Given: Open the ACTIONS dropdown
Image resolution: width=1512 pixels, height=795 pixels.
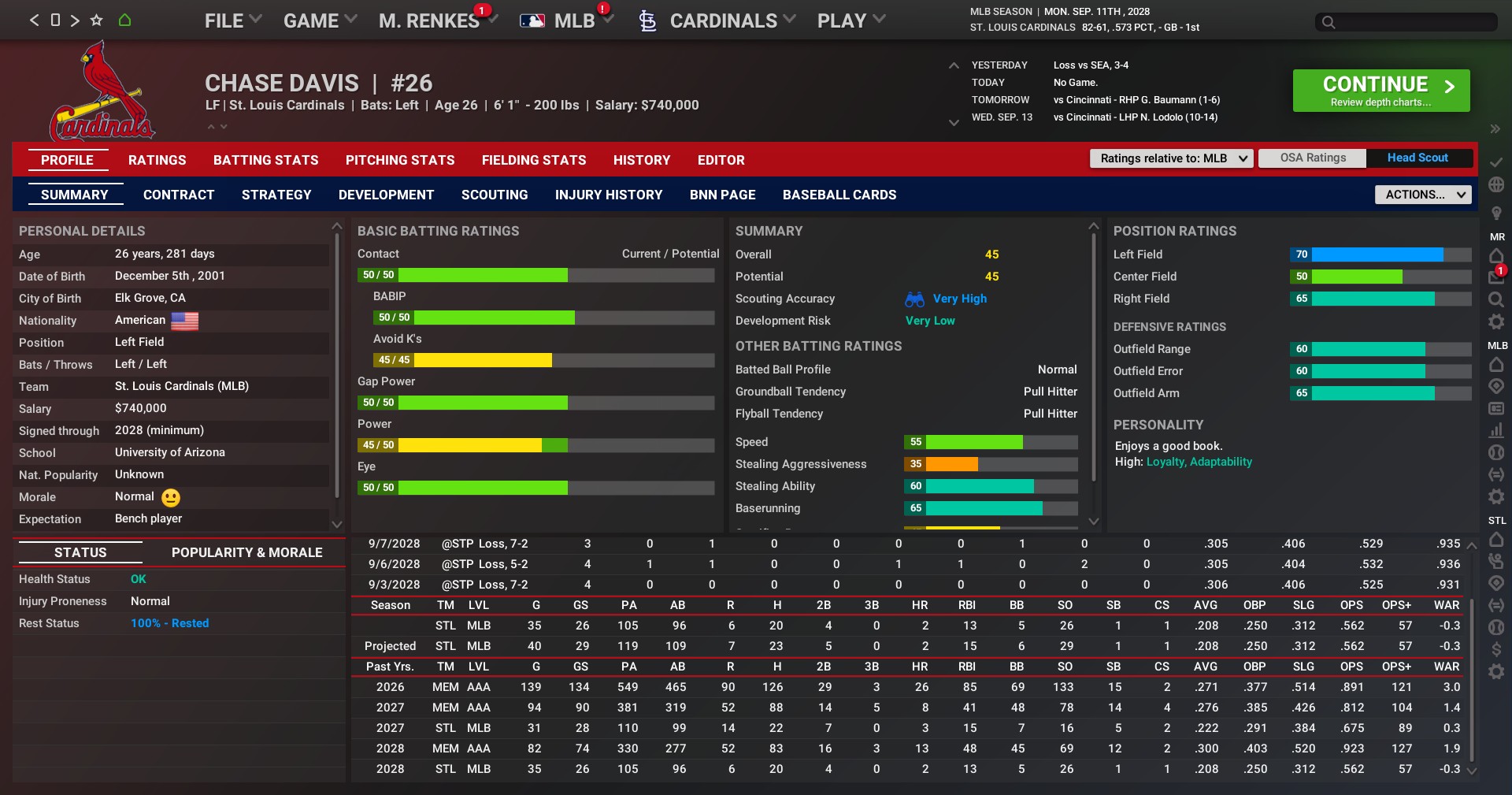Looking at the screenshot, I should (x=1423, y=195).
